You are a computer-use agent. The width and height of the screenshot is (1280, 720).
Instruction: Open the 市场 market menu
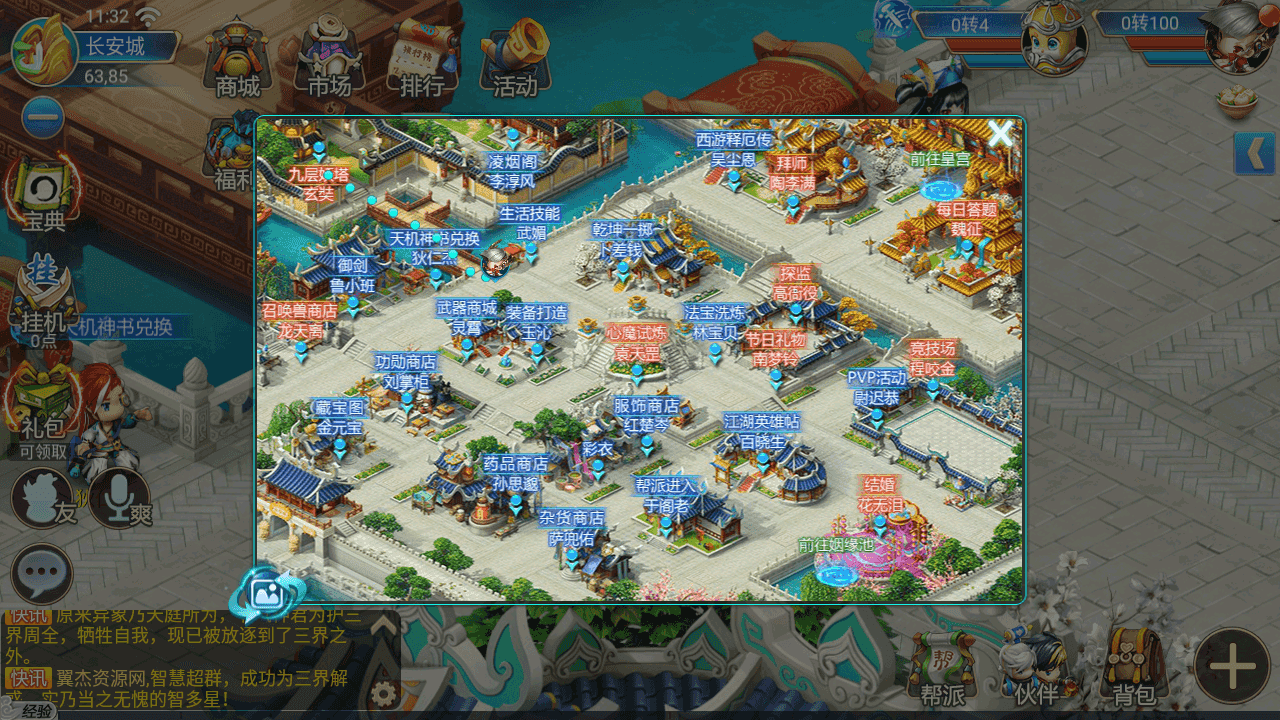[x=329, y=60]
